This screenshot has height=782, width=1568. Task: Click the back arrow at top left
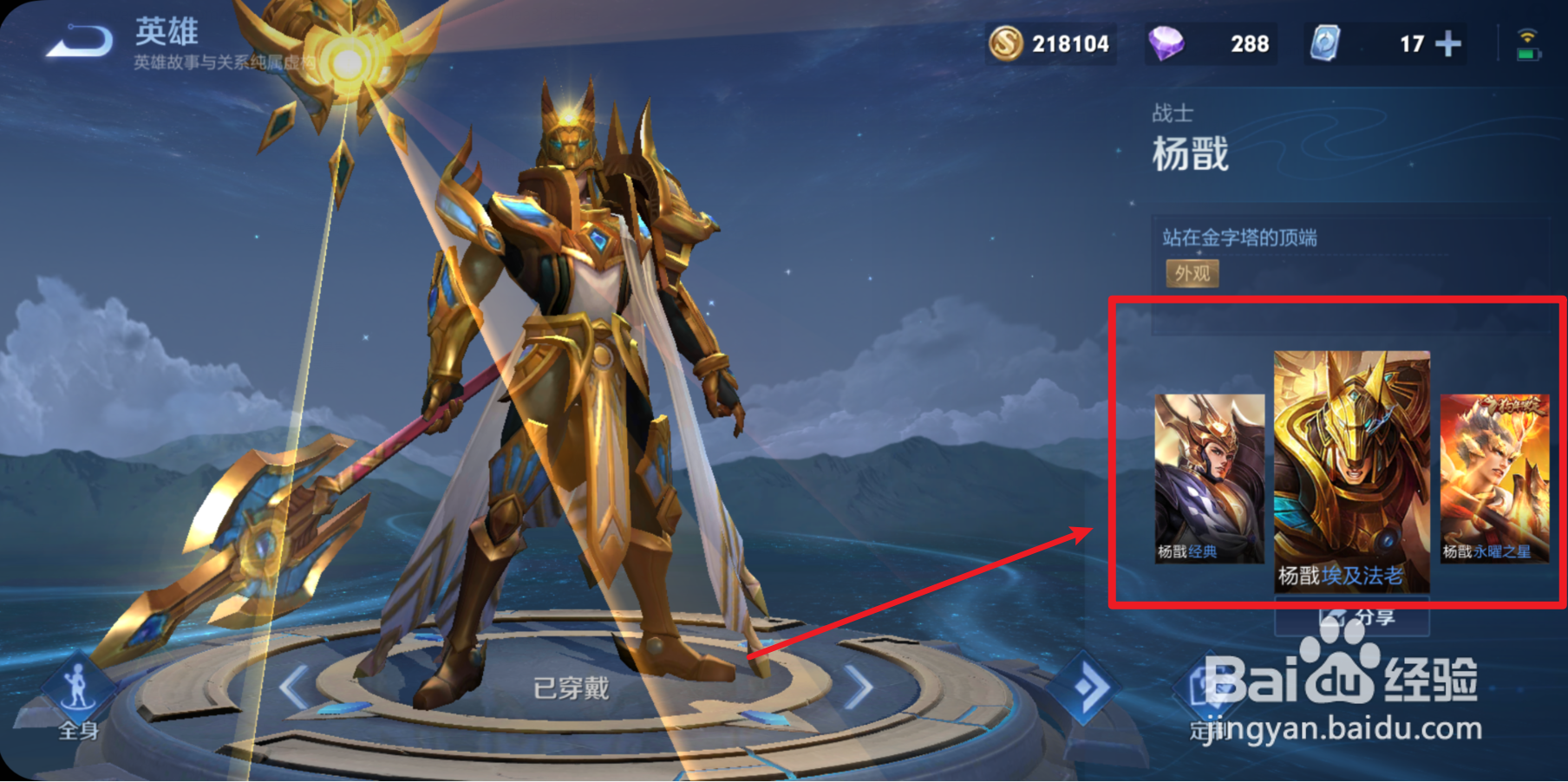click(x=80, y=39)
